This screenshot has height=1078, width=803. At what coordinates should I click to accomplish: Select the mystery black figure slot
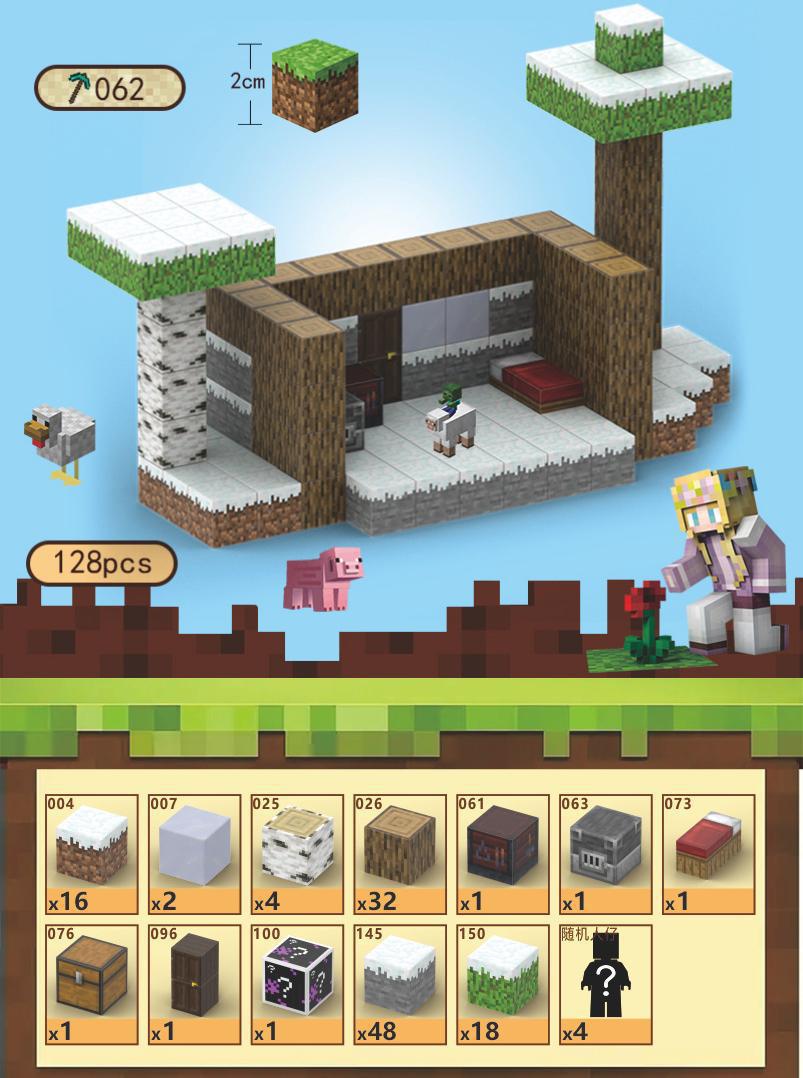(x=605, y=984)
